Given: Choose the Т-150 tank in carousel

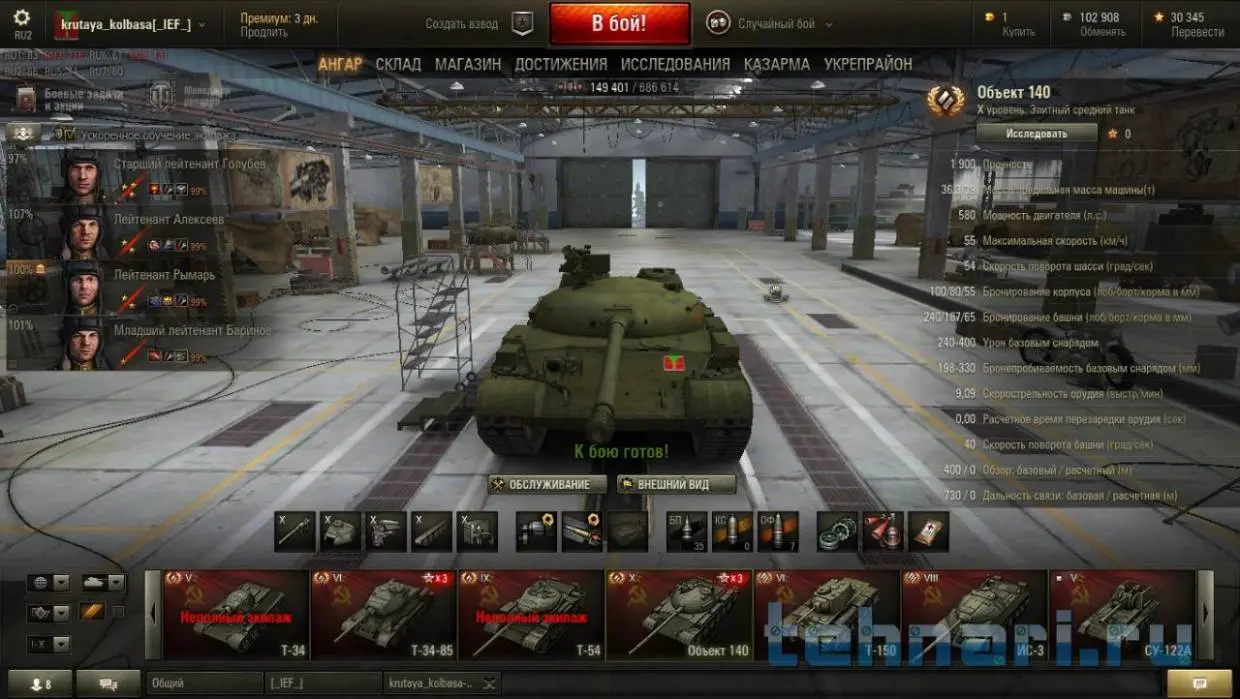Looking at the screenshot, I should (827, 615).
